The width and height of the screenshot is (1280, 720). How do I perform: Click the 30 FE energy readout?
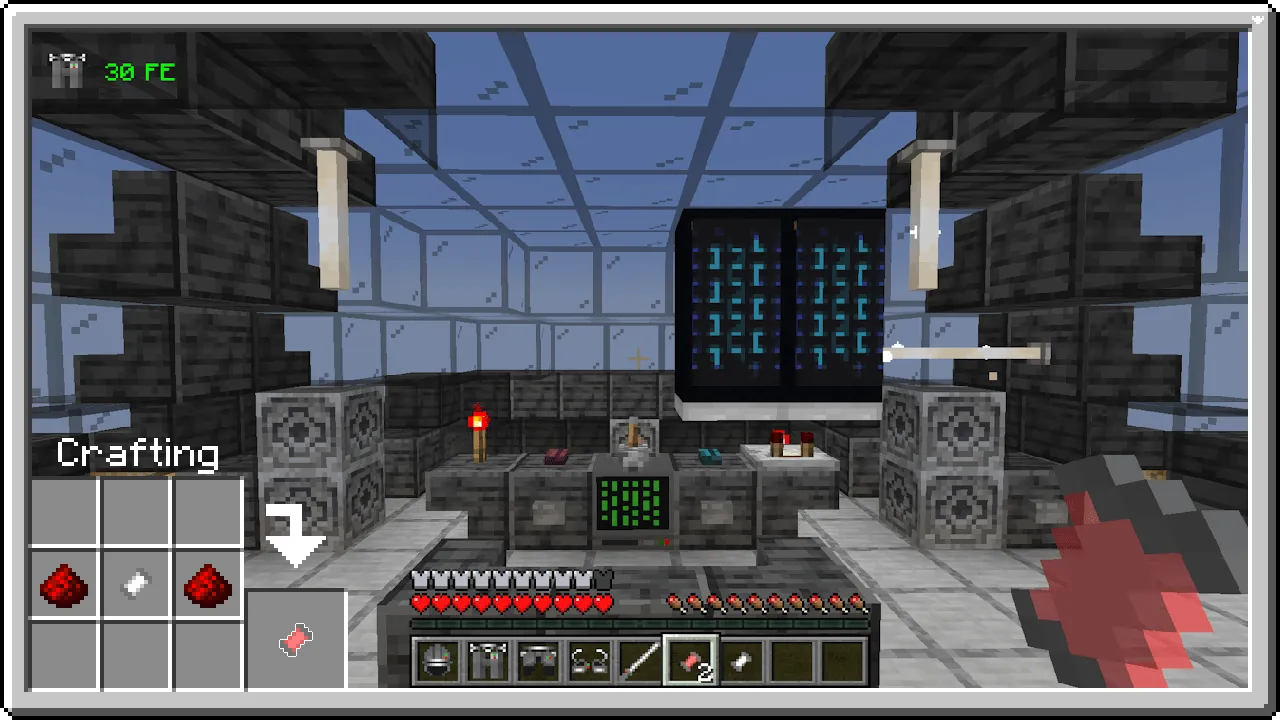pos(139,71)
